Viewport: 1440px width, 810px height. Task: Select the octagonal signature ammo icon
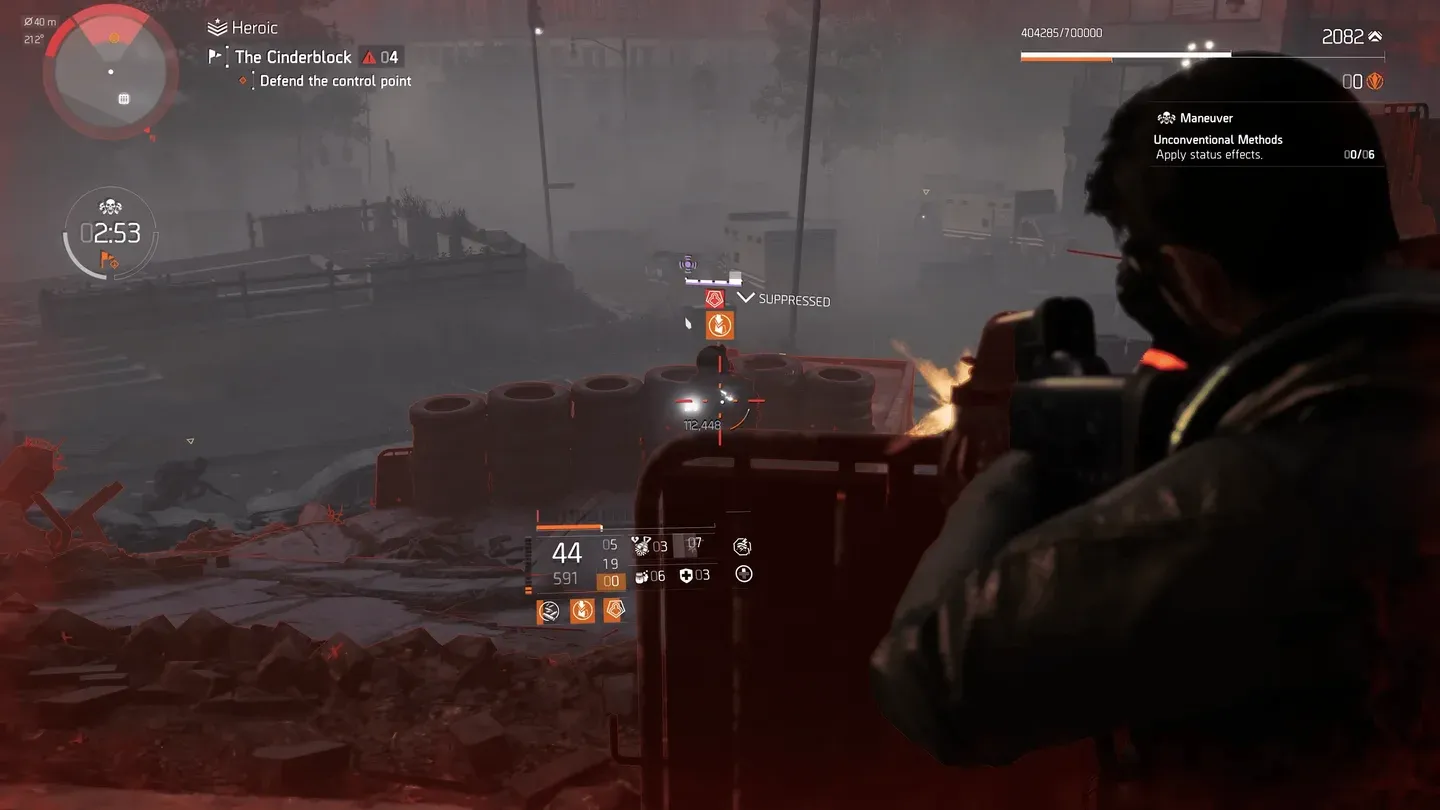tap(742, 547)
